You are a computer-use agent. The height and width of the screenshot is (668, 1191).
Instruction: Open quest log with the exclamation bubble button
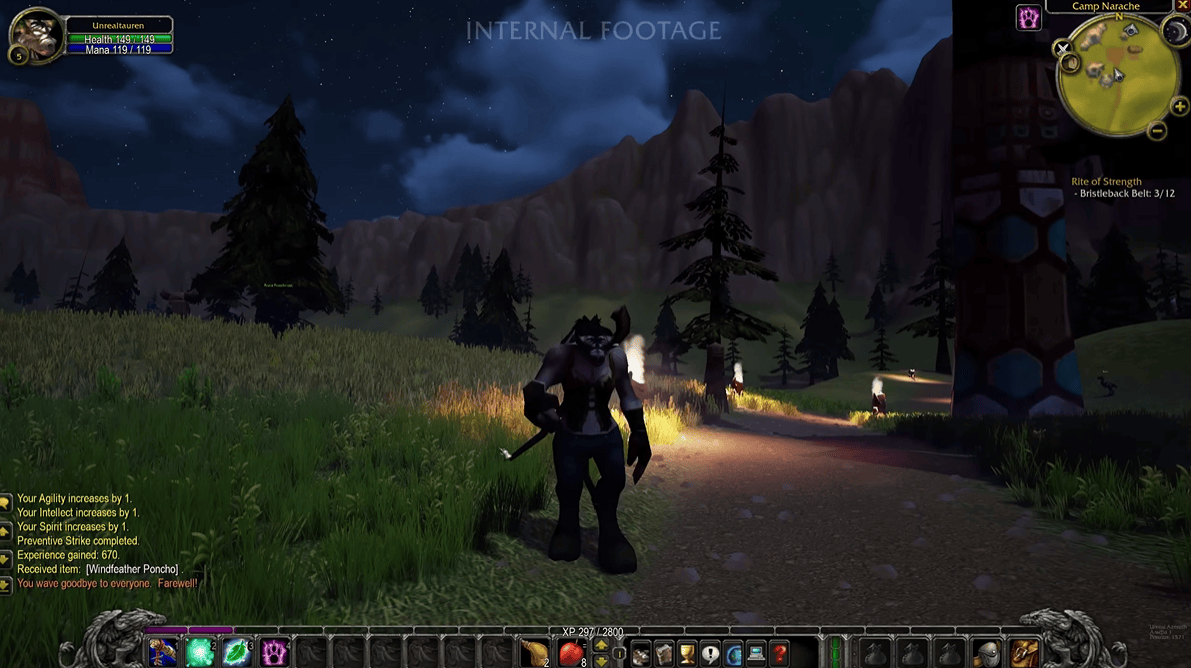[x=710, y=654]
